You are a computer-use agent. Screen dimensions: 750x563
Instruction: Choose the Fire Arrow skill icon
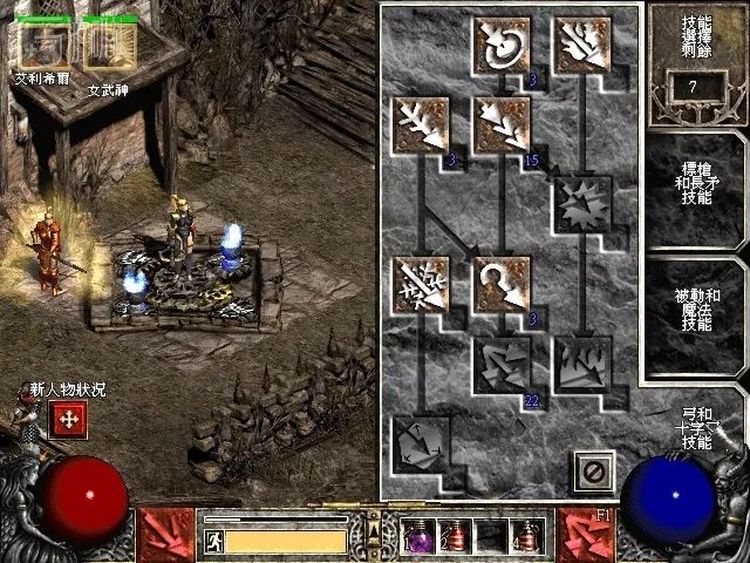(583, 44)
